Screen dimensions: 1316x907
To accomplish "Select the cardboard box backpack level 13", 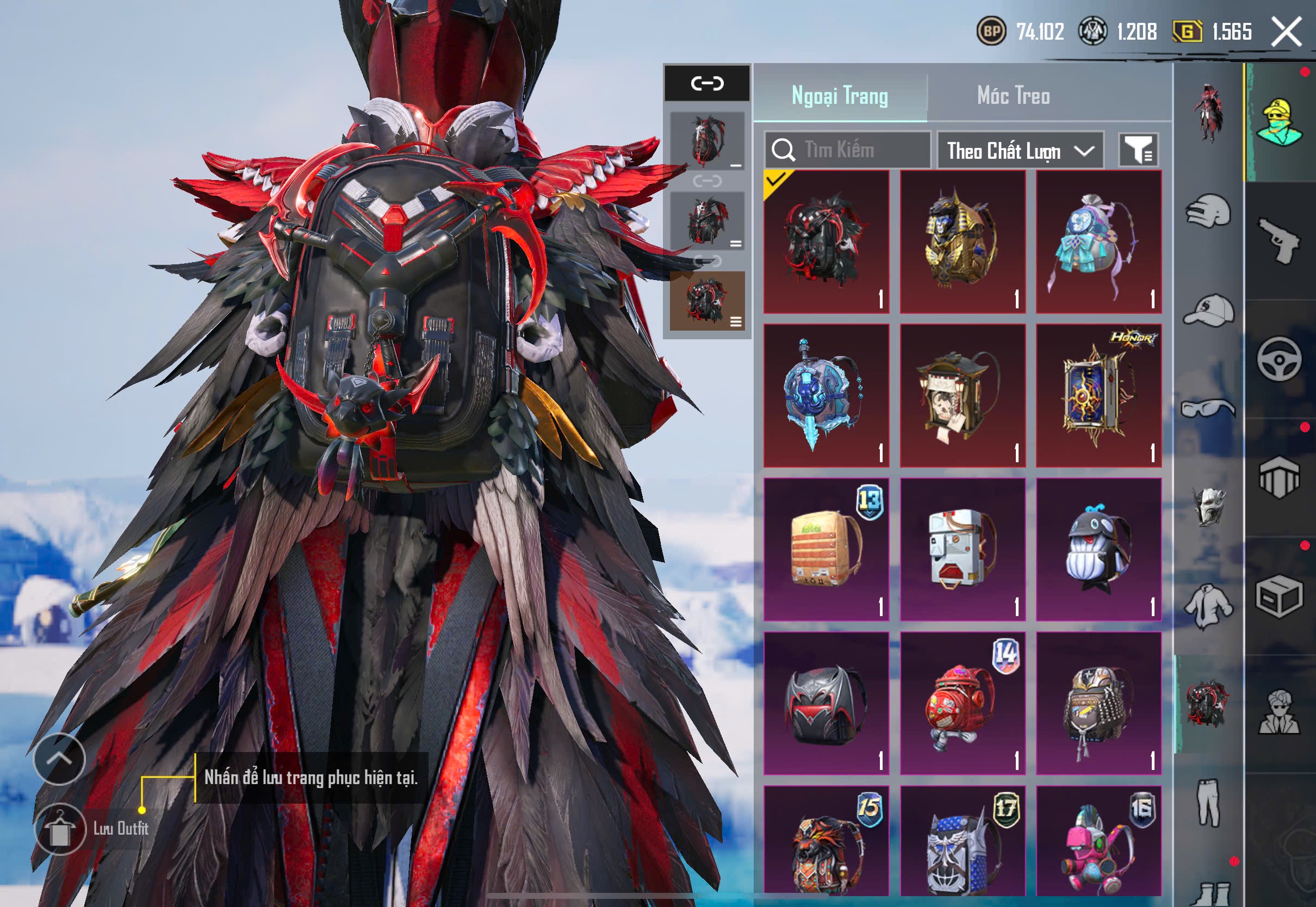I will 826,550.
